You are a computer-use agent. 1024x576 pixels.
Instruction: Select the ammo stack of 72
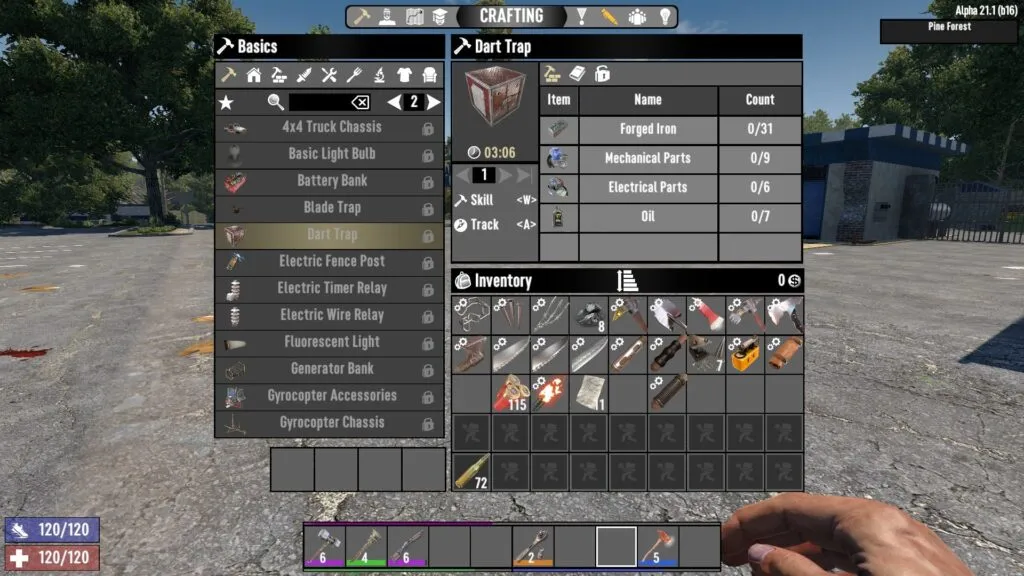pos(471,472)
